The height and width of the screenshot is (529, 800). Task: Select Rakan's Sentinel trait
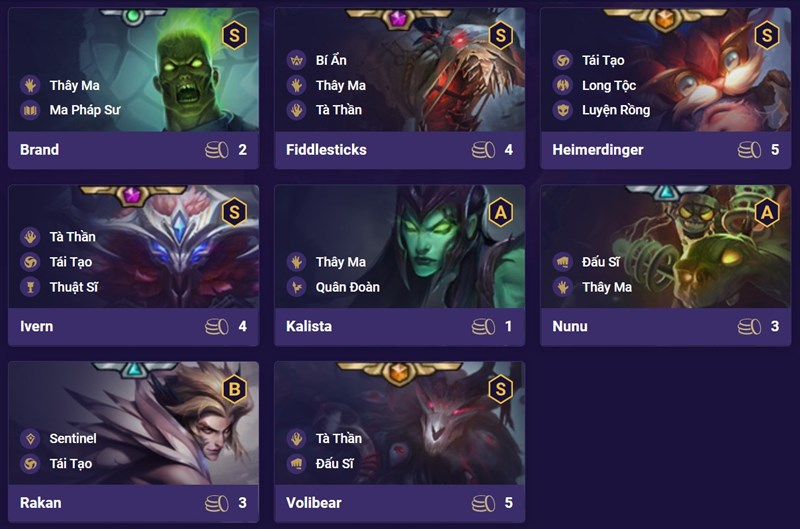(73, 439)
